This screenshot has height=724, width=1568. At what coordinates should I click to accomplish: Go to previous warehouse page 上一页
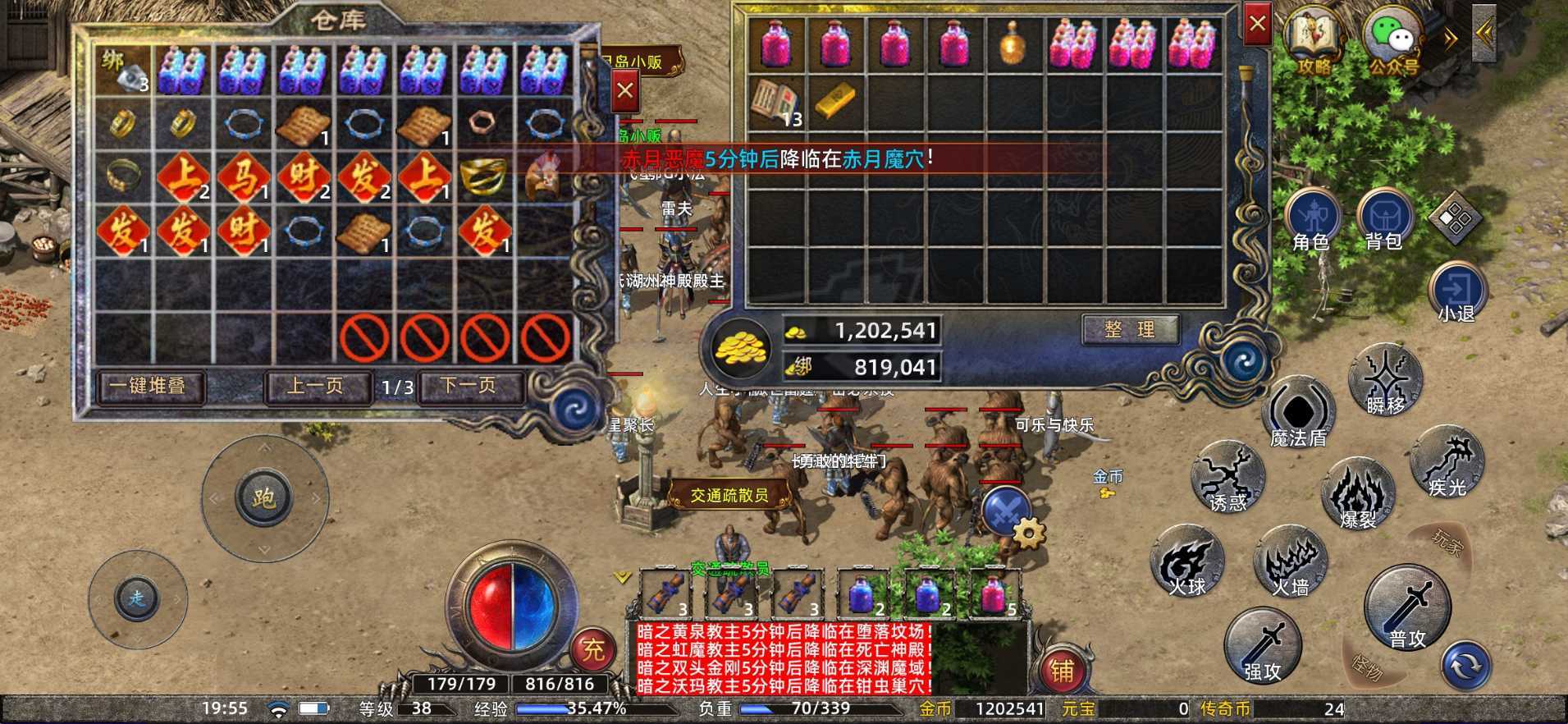point(315,386)
